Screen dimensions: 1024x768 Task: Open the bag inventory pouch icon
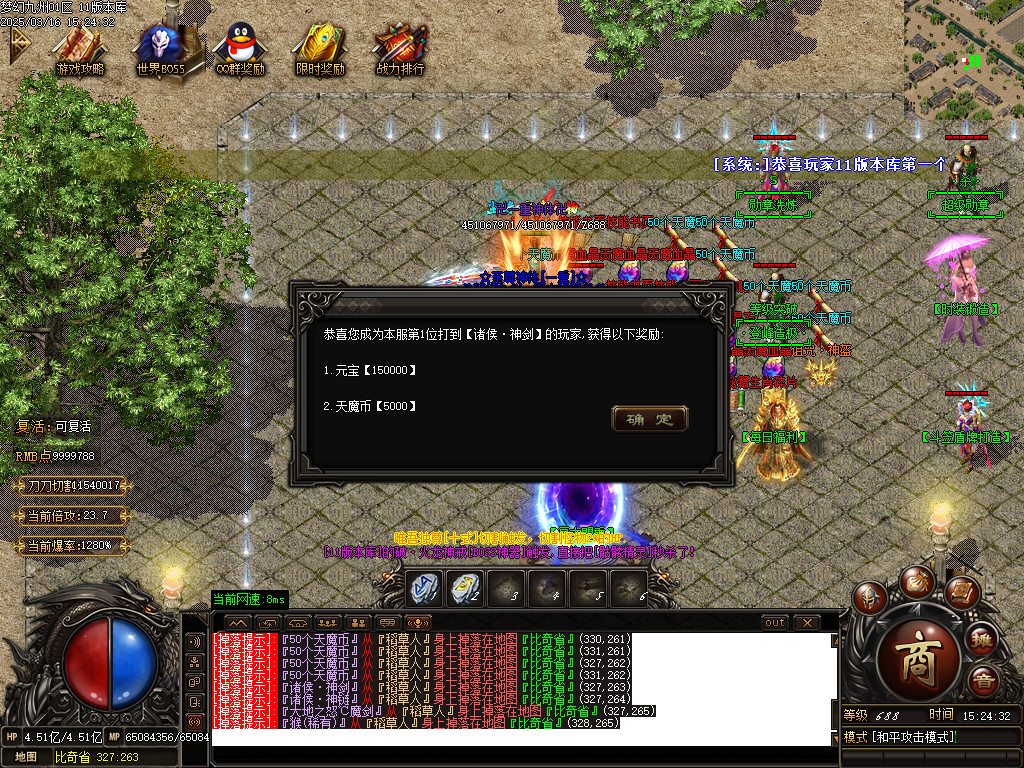[916, 581]
